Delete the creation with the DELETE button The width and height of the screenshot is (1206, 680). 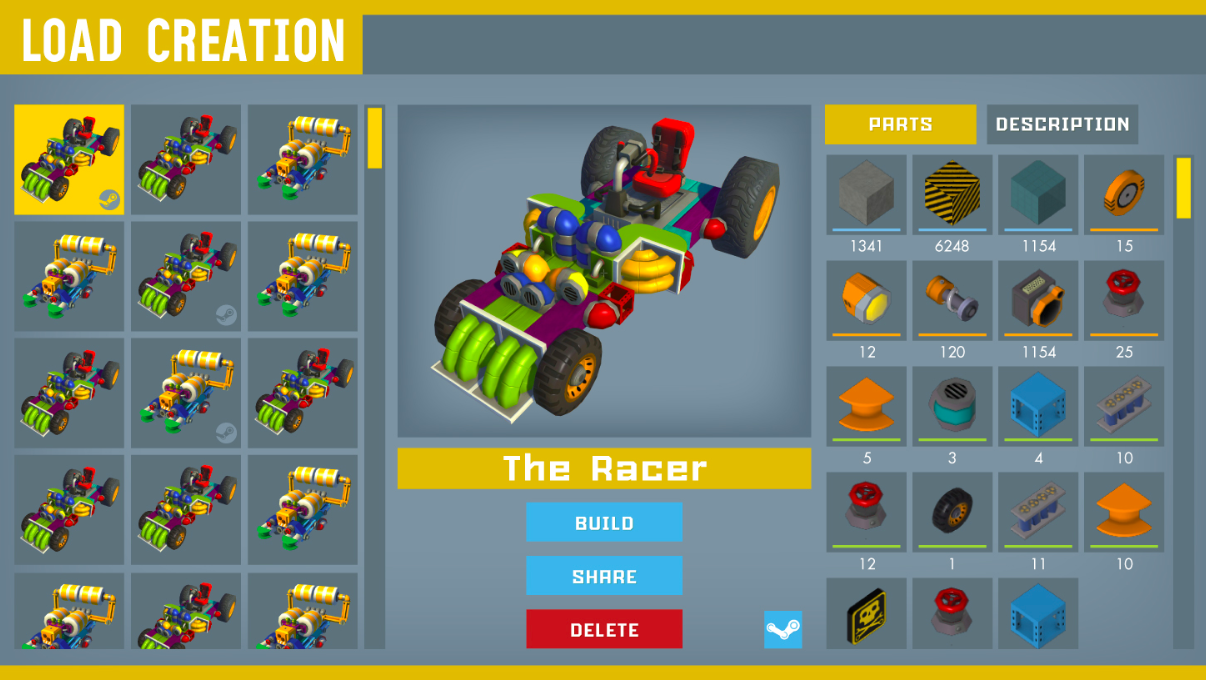pos(604,629)
